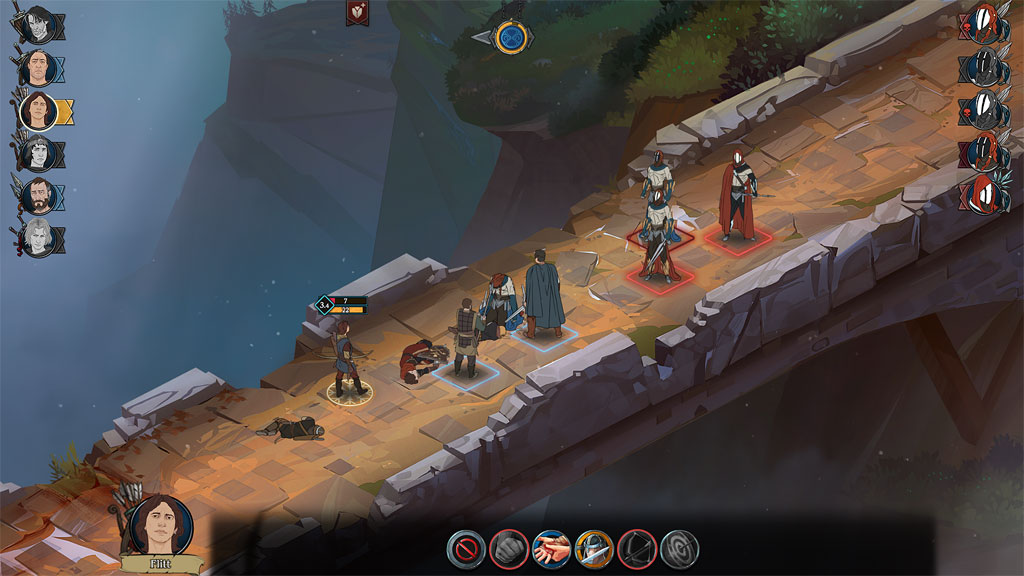The width and height of the screenshot is (1024, 576).
Task: Choose the open hands ability icon
Action: [x=551, y=548]
